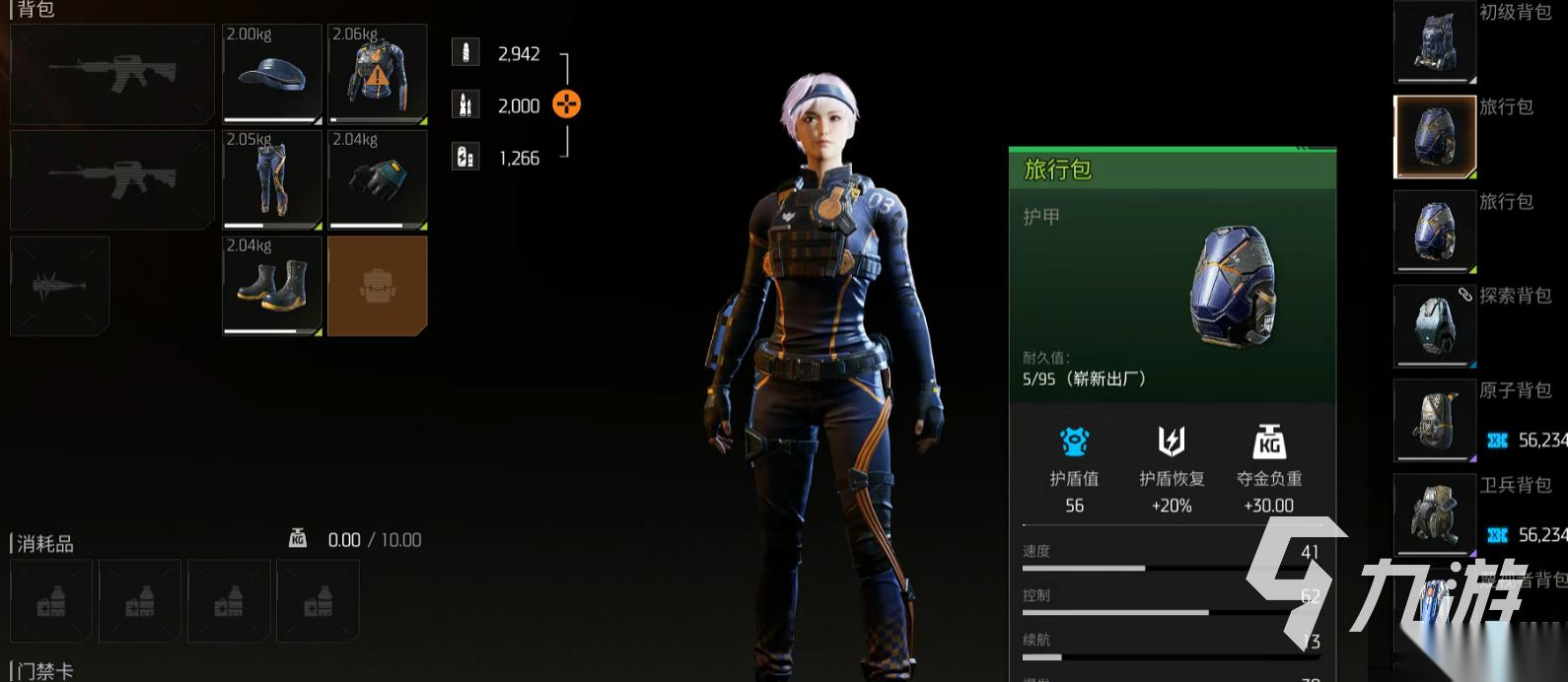Select the blue pants equipment slot
This screenshot has width=1568, height=682.
point(272,180)
